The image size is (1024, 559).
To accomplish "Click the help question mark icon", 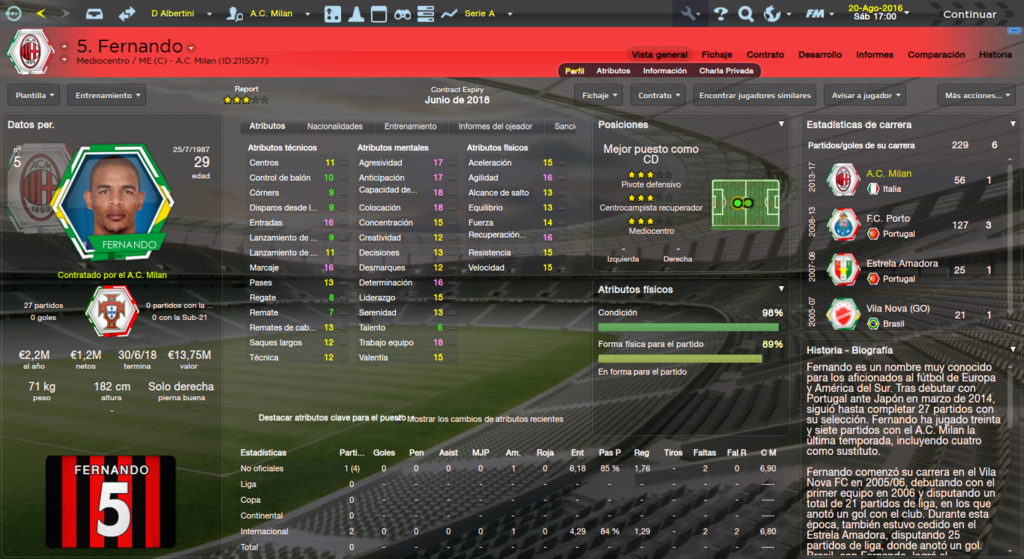I will (x=719, y=14).
